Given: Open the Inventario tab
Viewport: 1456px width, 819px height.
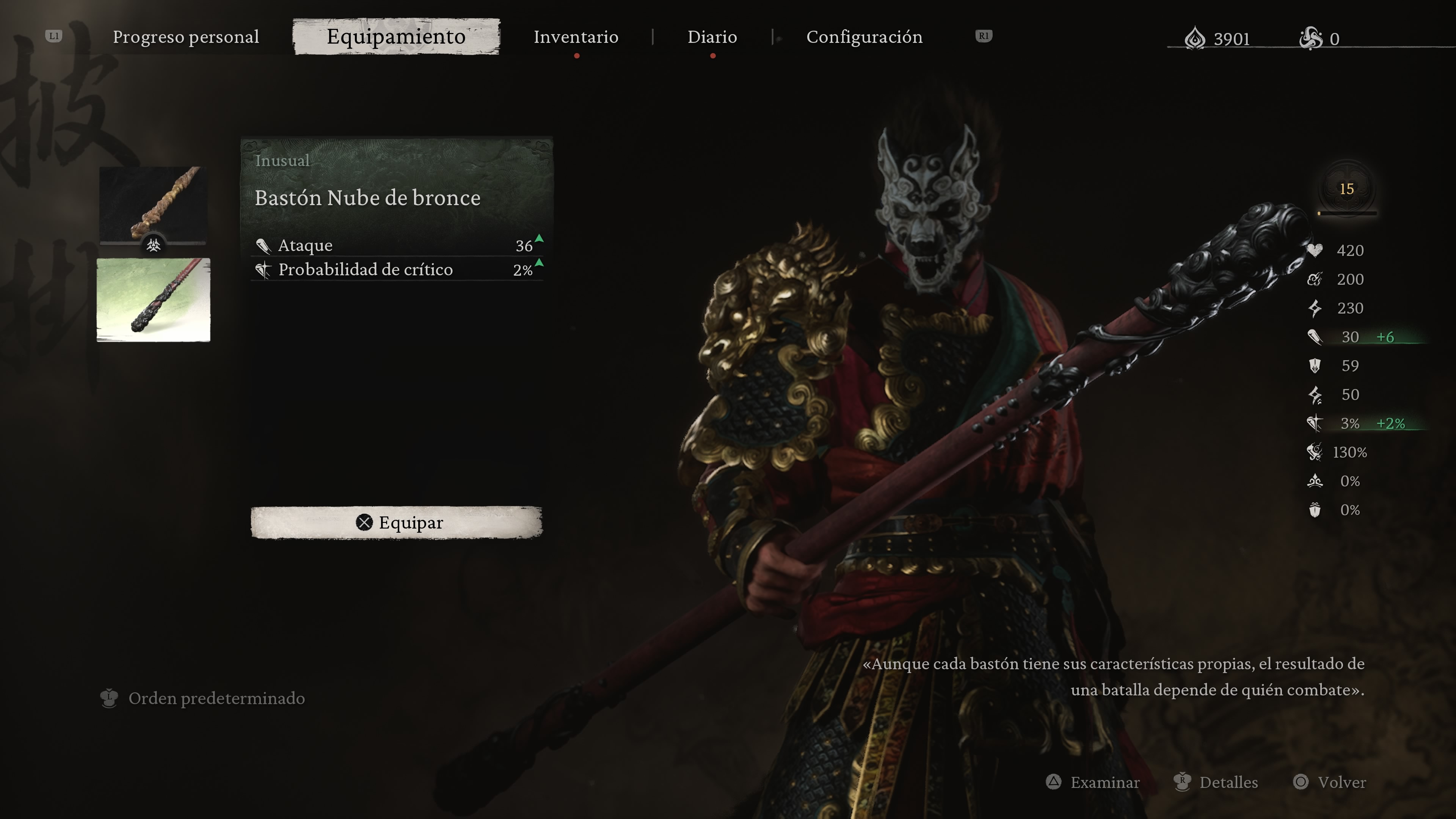Looking at the screenshot, I should point(576,37).
